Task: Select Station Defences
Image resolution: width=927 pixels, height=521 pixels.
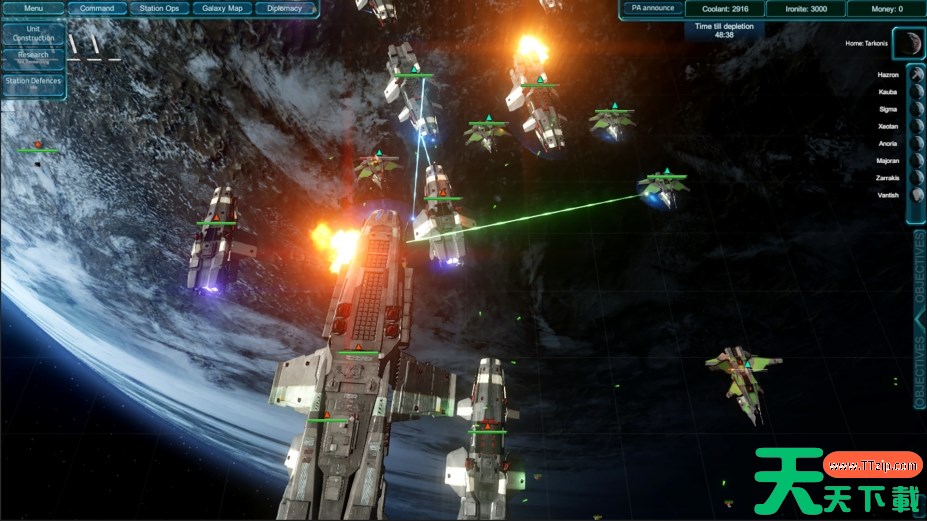Action: (33, 83)
